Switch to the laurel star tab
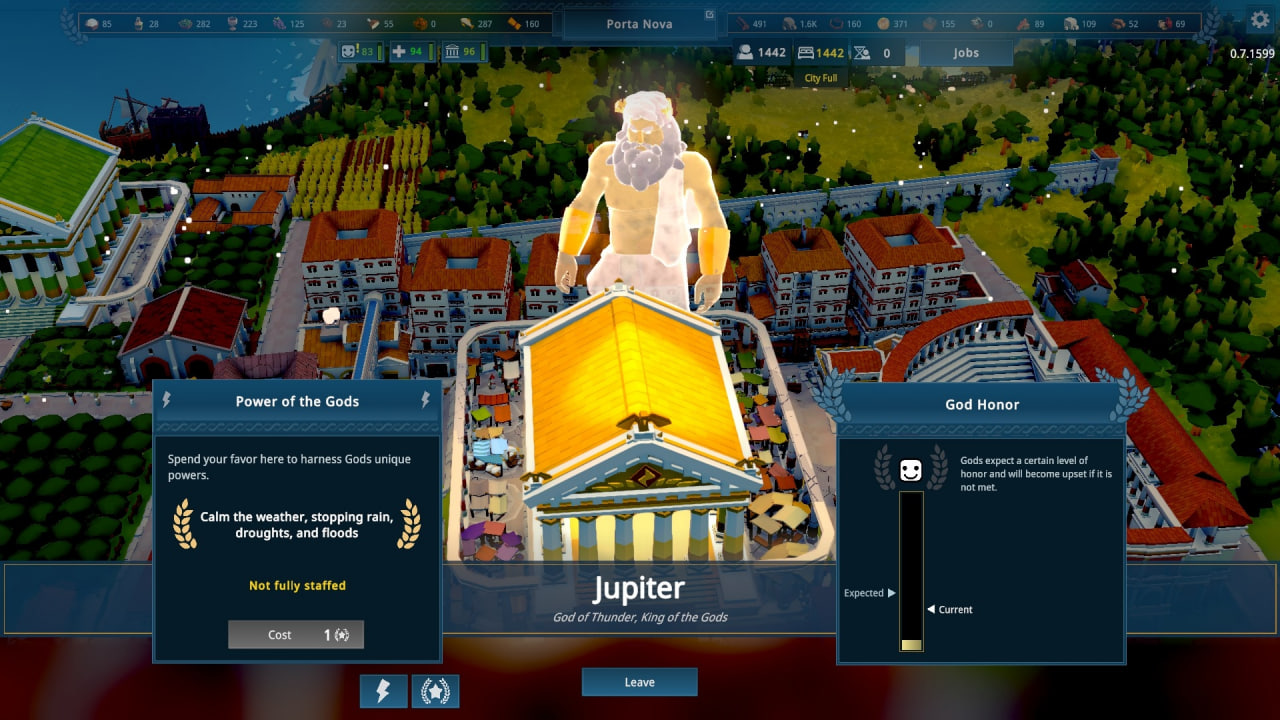1280x720 pixels. [435, 691]
